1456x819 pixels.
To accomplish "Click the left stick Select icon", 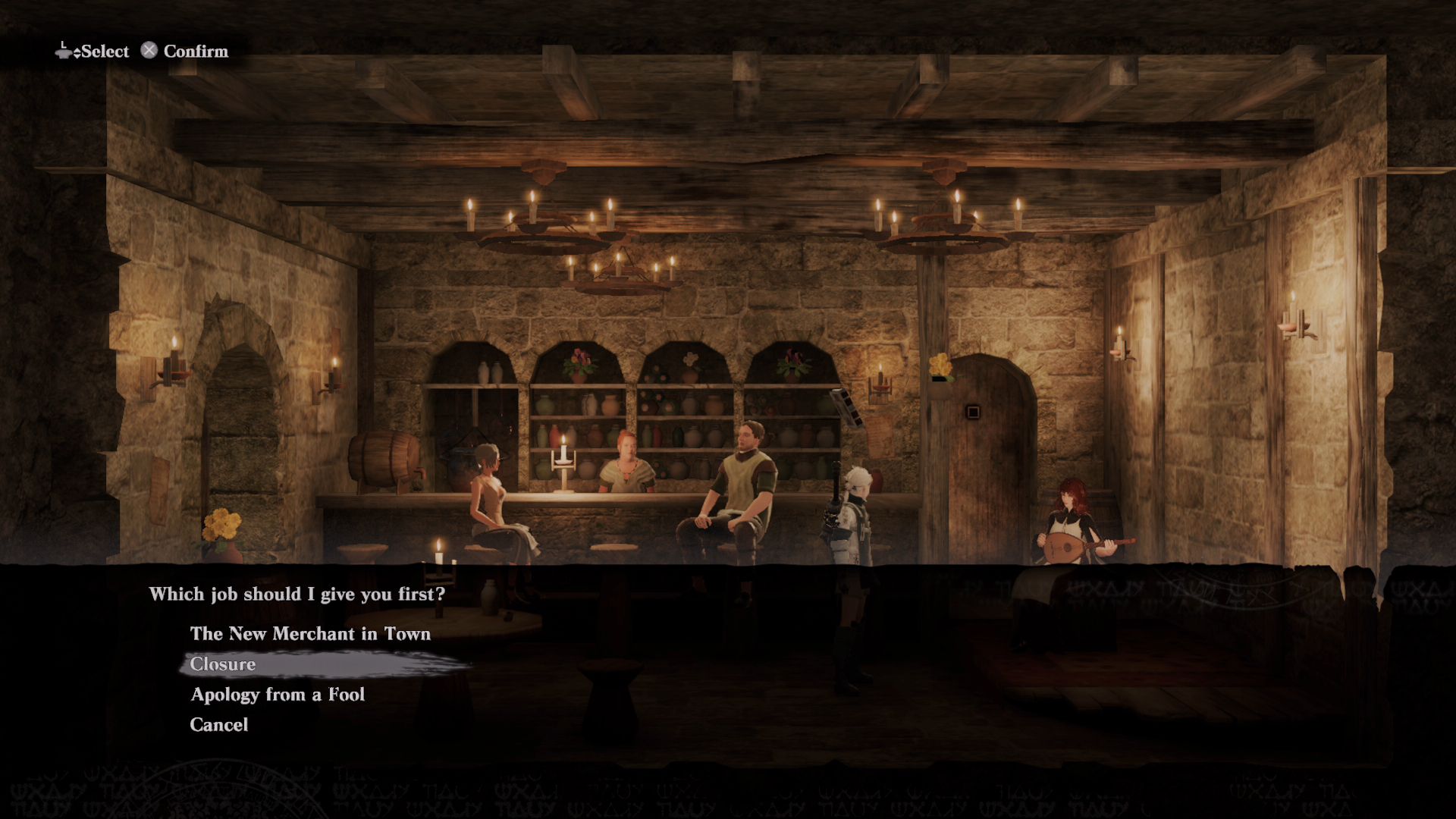I will pyautogui.click(x=62, y=51).
